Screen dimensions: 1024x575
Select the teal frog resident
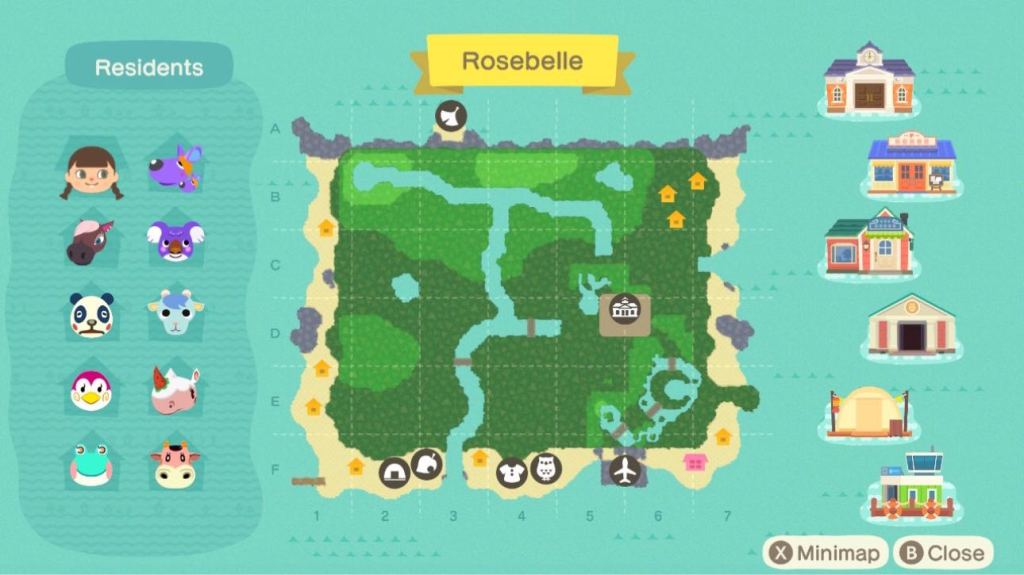click(91, 464)
